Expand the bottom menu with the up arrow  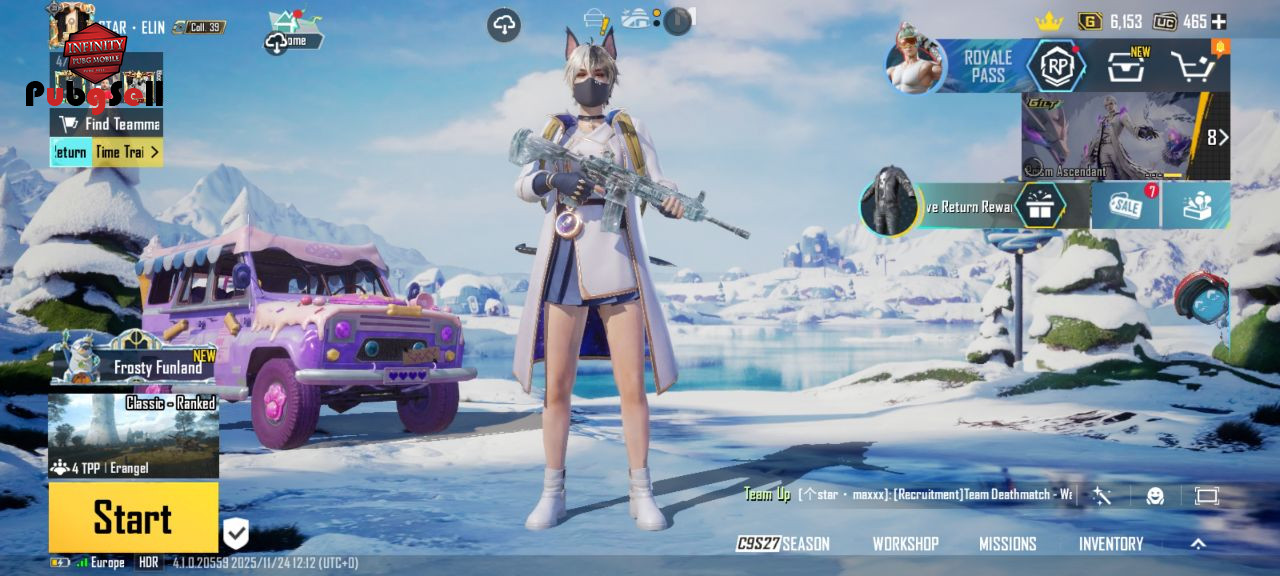coord(1198,544)
